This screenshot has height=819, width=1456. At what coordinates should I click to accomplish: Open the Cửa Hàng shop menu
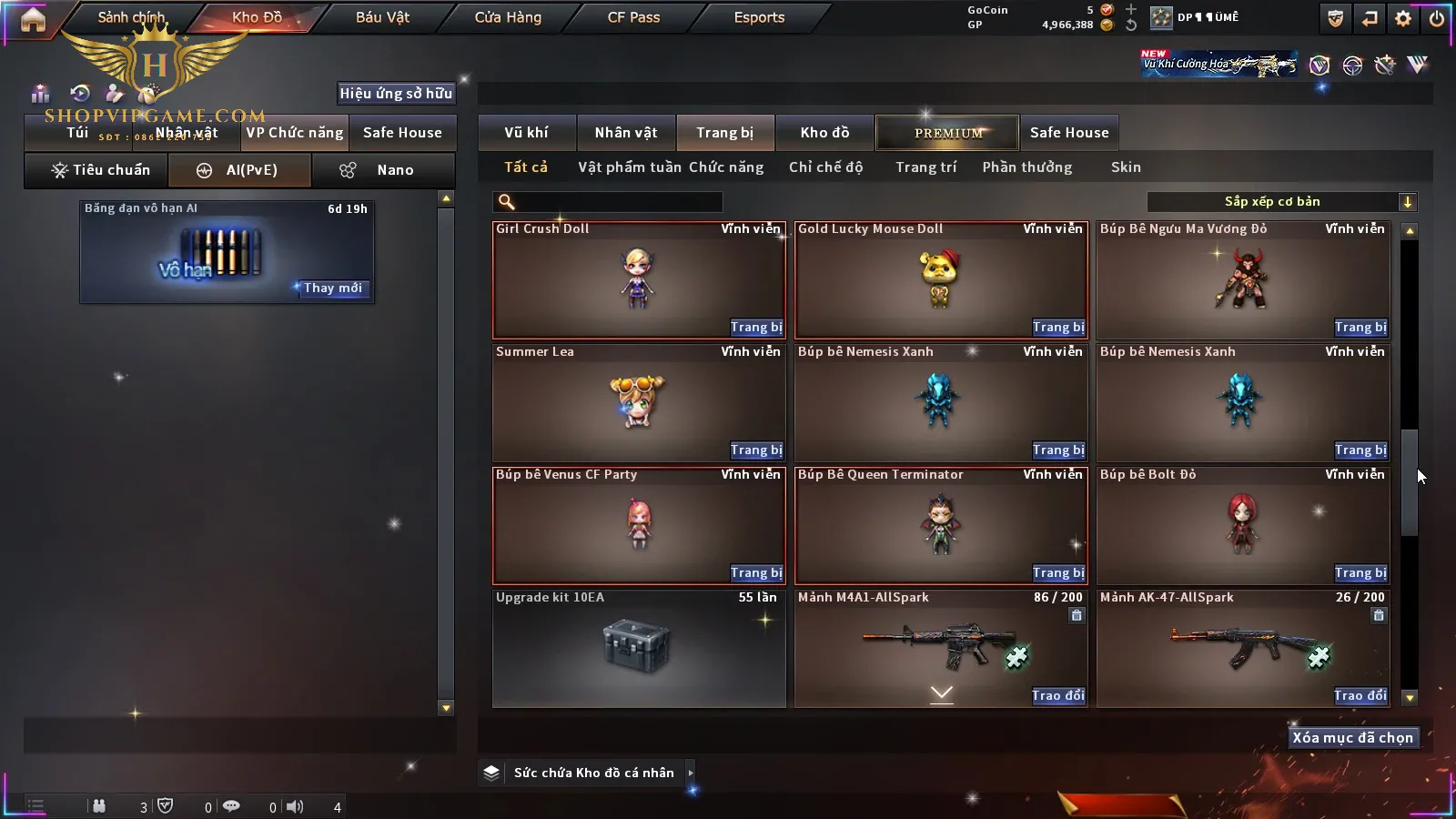pos(508,17)
